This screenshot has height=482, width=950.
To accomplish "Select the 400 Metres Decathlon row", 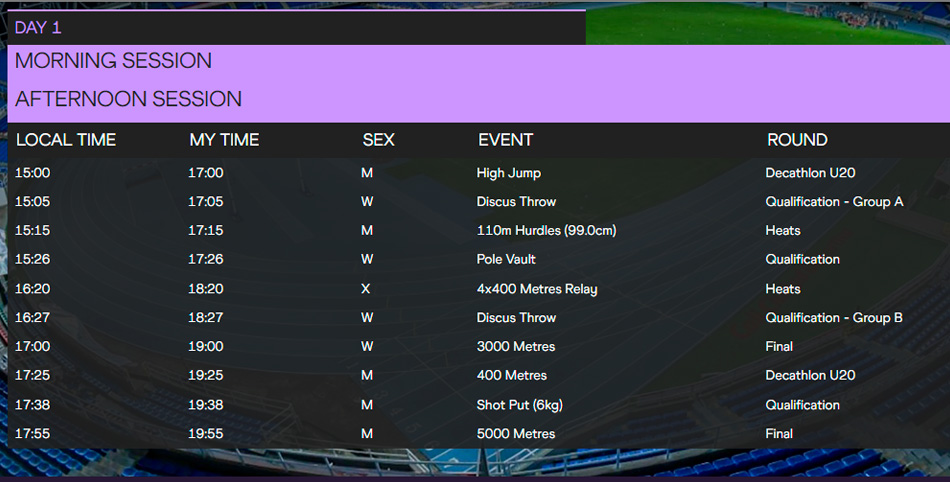I will pos(512,376).
